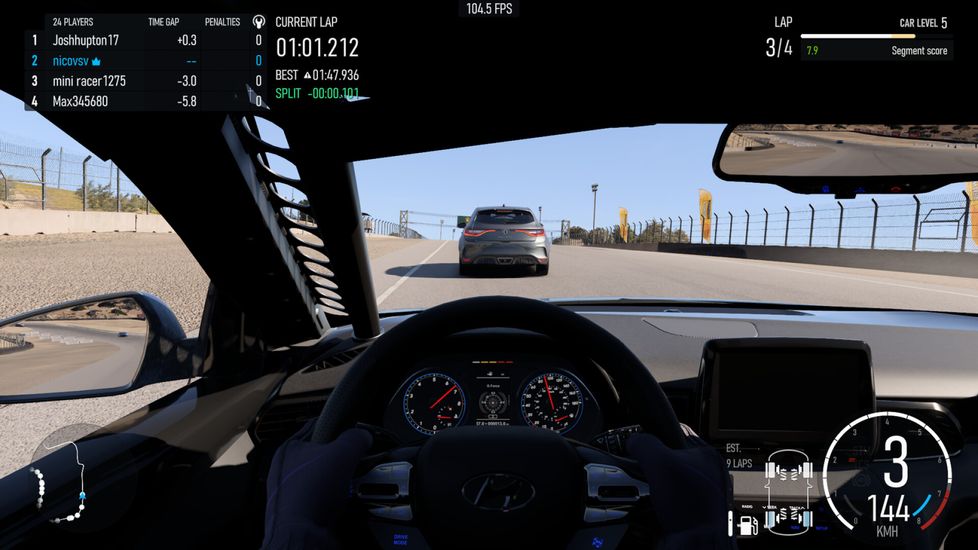Click the headset voice chat icon
Image resolution: width=978 pixels, height=550 pixels.
(x=259, y=21)
